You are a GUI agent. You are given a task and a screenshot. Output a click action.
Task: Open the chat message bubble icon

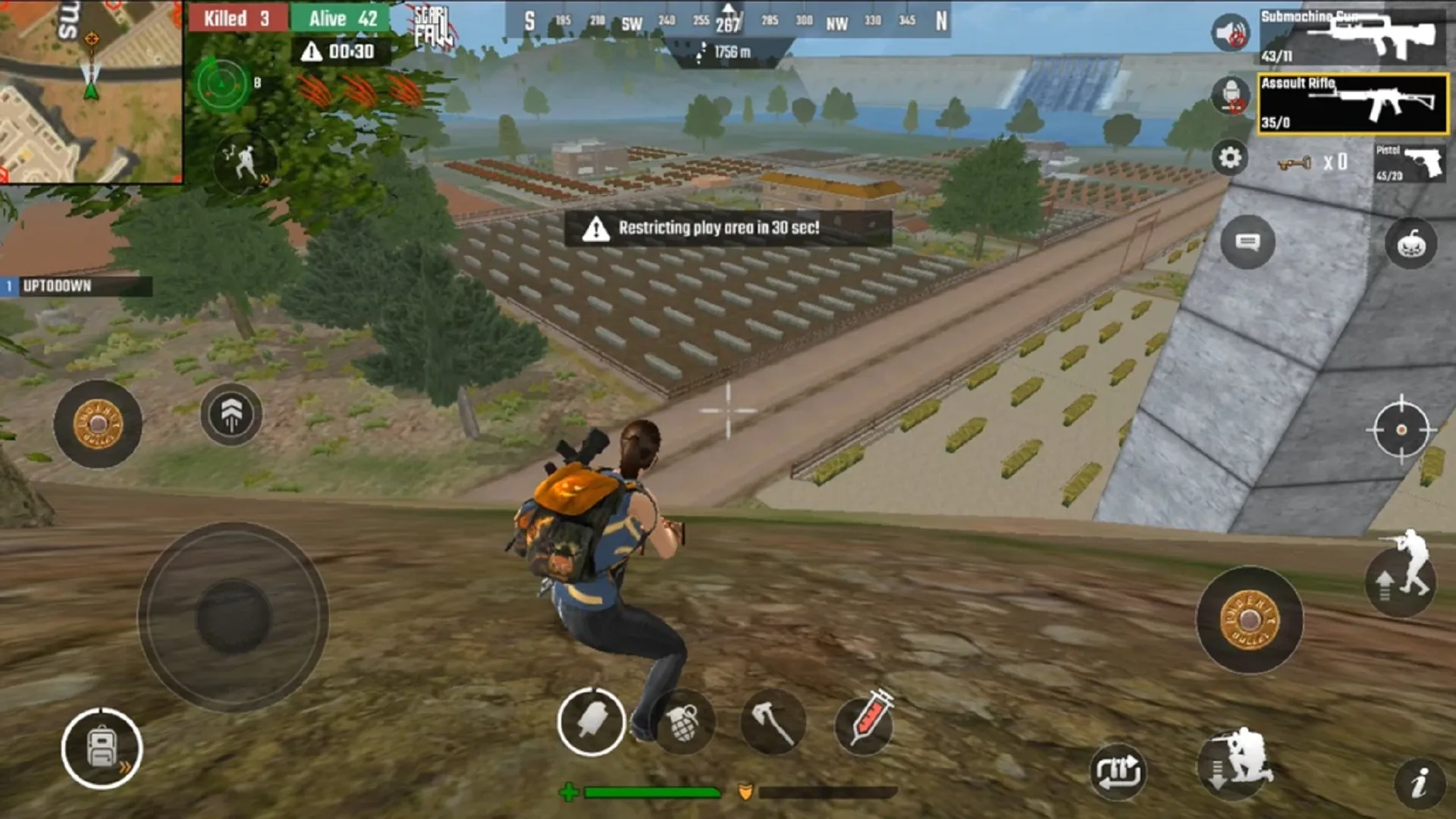pyautogui.click(x=1246, y=241)
